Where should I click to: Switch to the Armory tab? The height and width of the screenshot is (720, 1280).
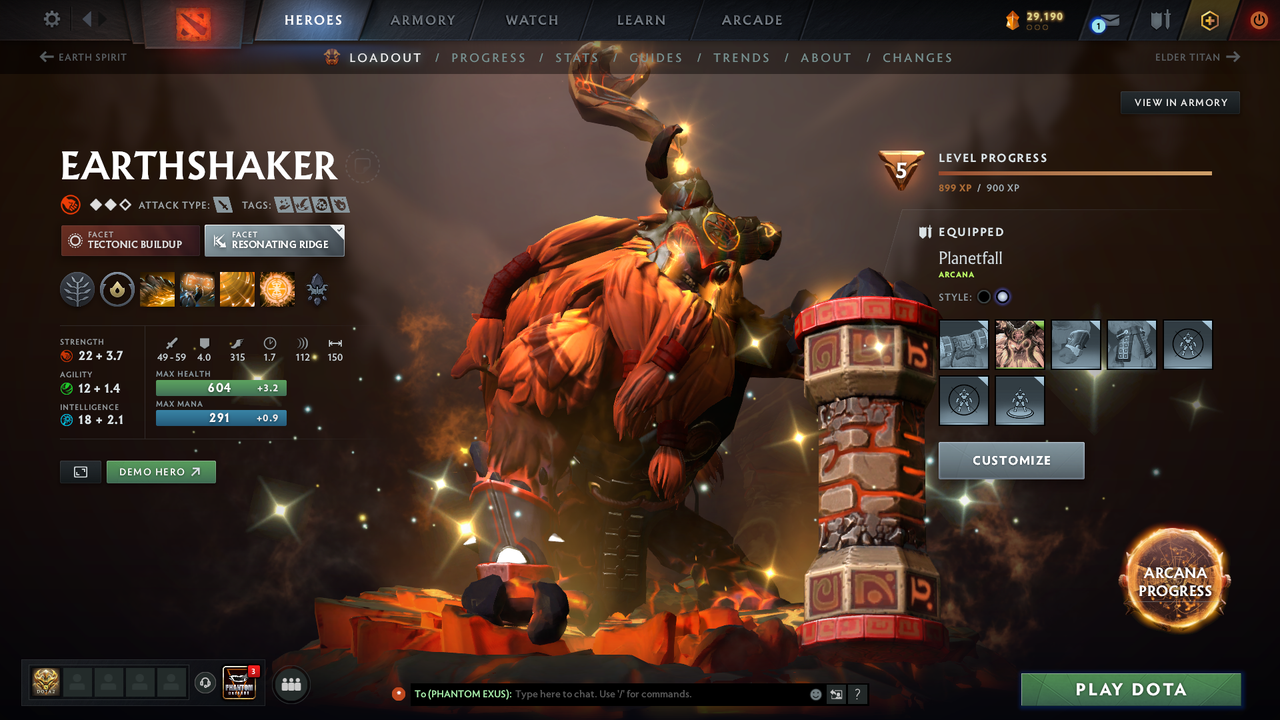(422, 20)
